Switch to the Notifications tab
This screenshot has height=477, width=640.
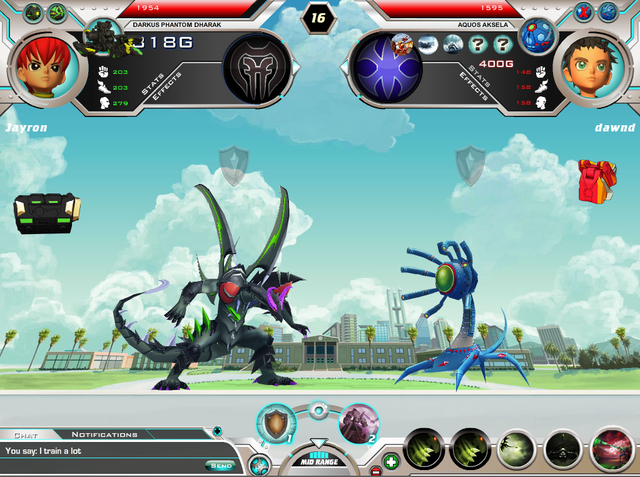coord(104,435)
